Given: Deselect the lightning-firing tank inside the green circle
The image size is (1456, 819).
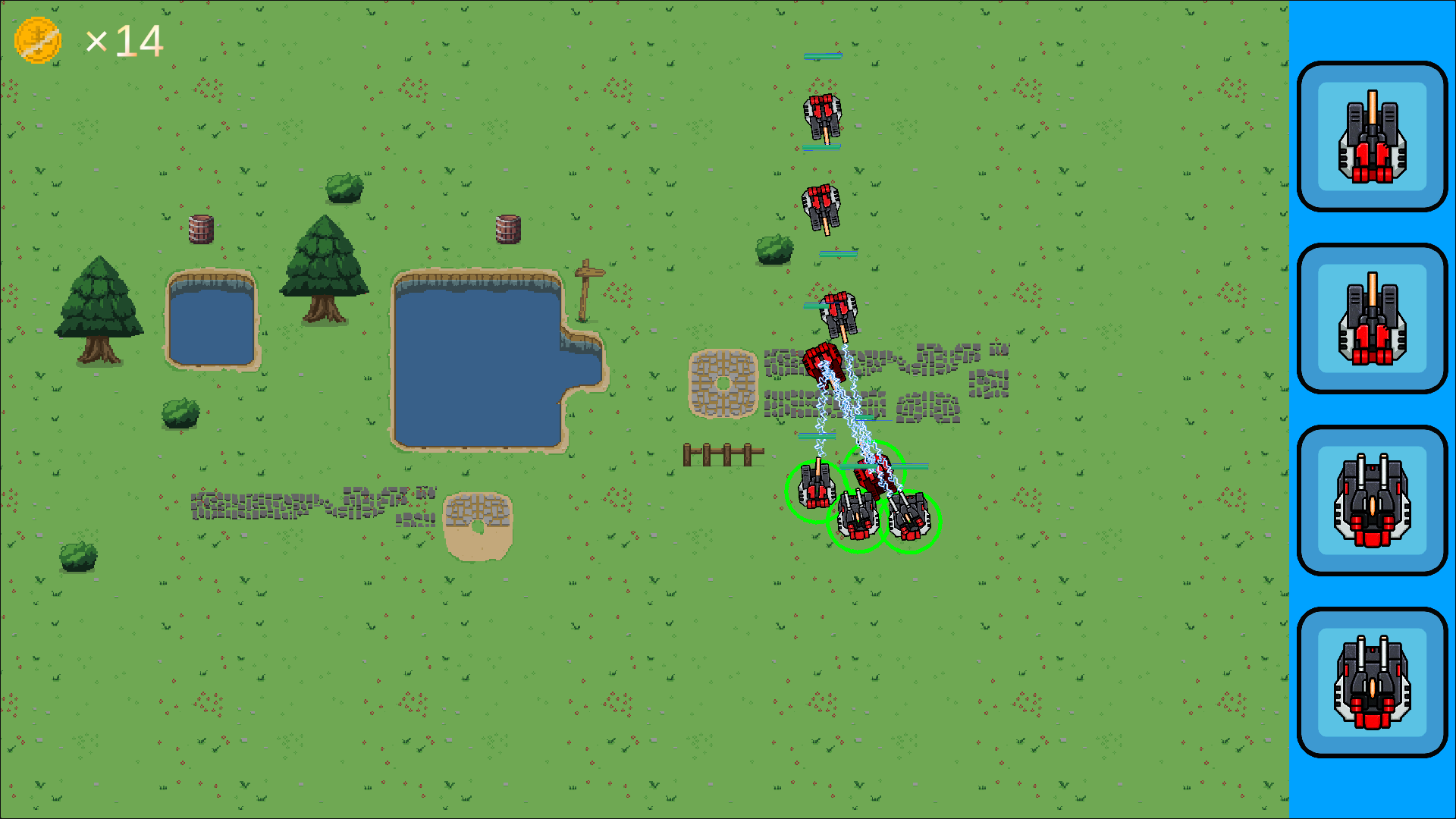Looking at the screenshot, I should coord(874,474).
